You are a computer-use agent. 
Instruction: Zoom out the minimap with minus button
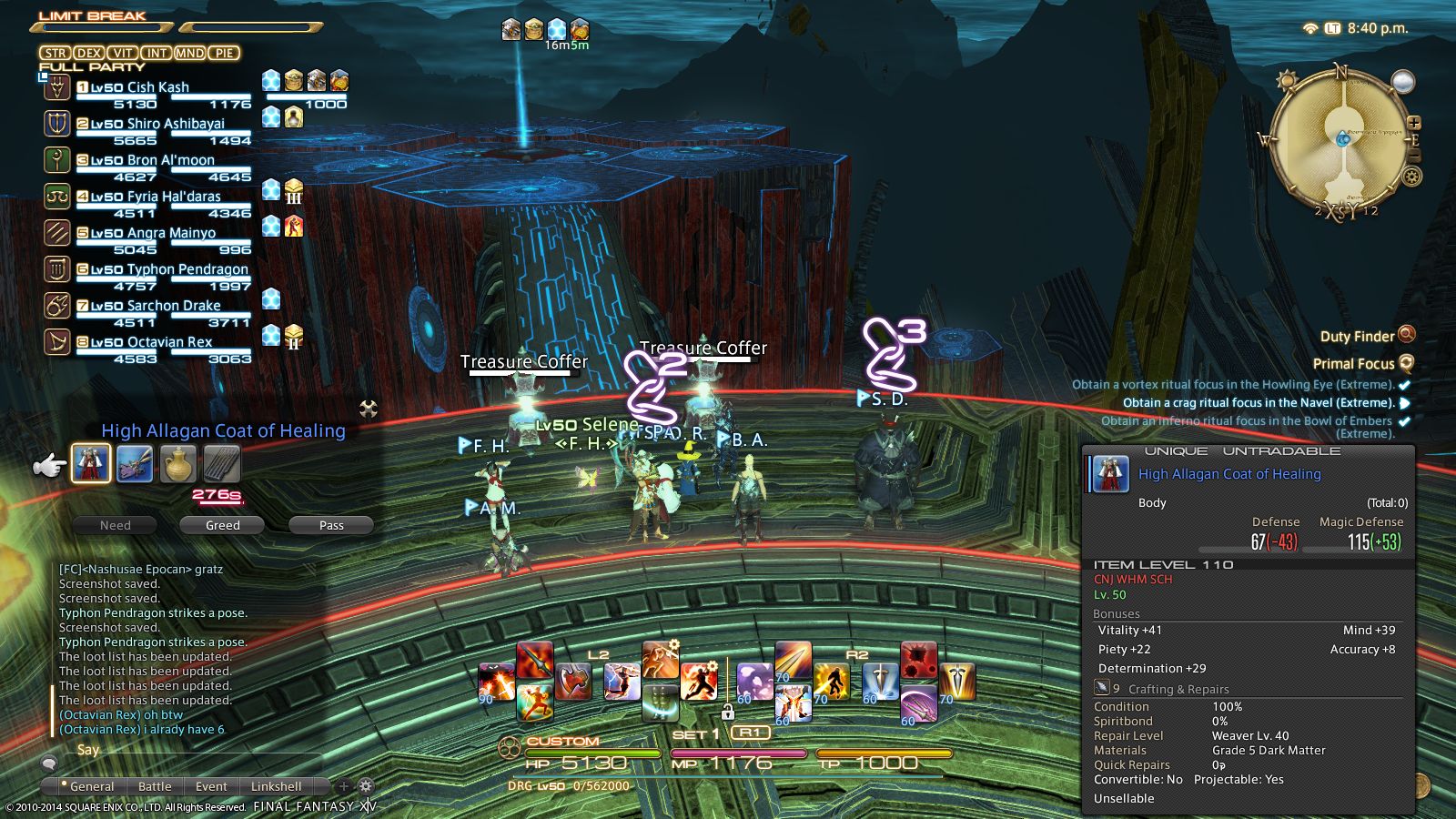[x=1413, y=156]
